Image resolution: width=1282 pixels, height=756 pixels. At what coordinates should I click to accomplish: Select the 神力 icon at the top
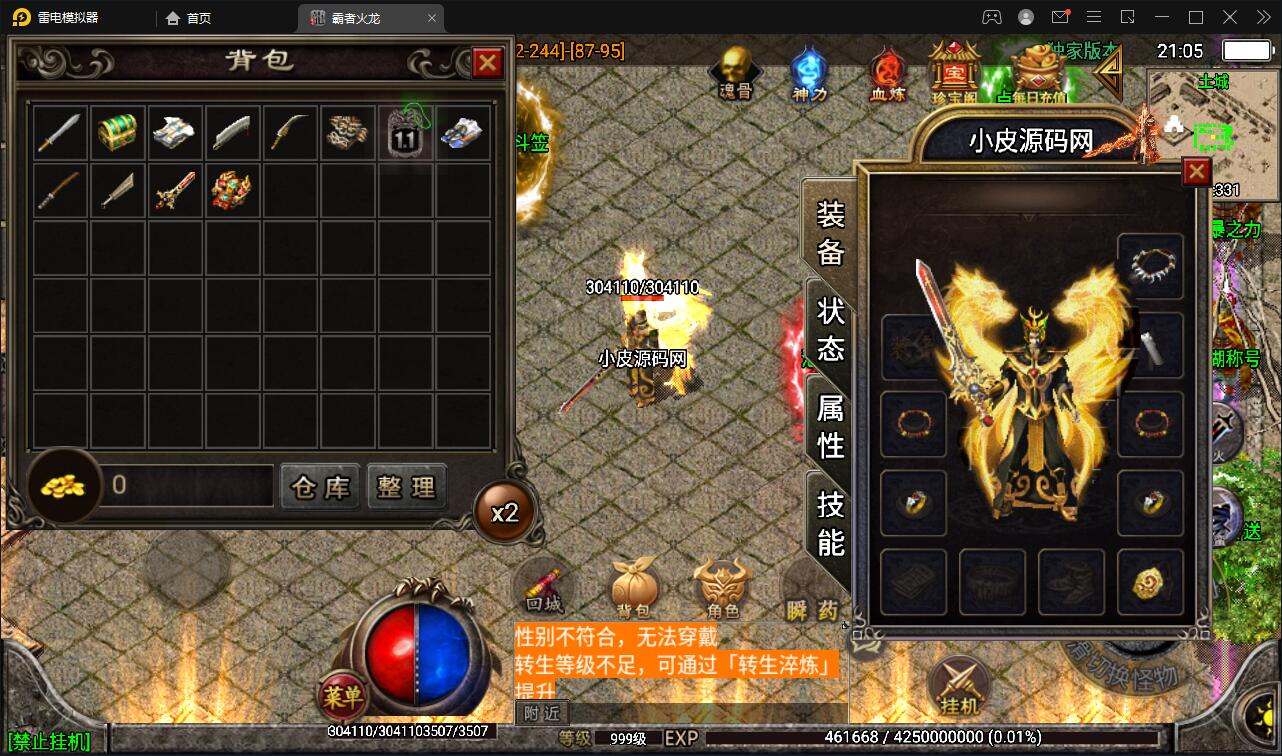809,70
